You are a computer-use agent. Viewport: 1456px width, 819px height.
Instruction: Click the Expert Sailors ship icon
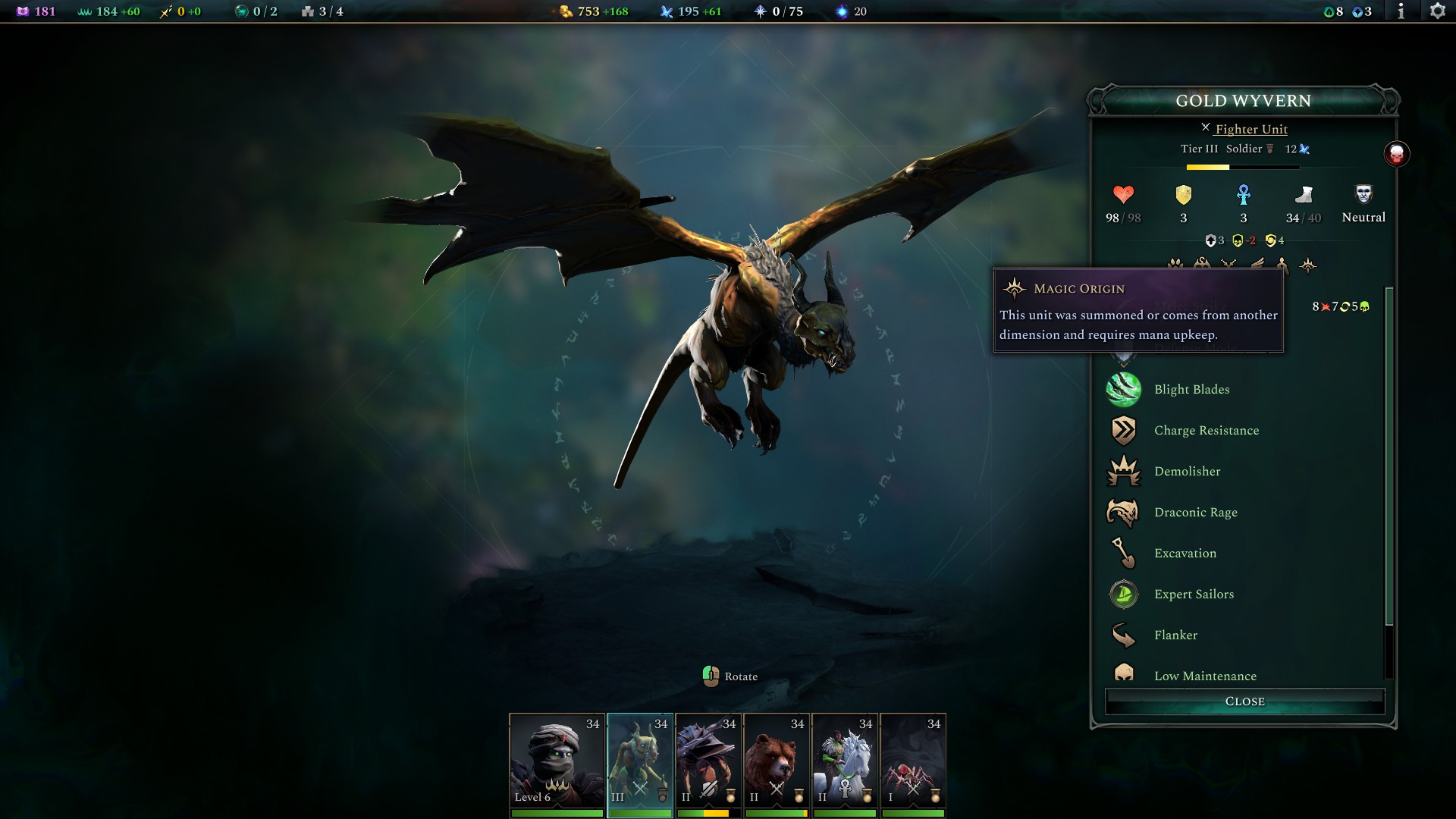click(x=1124, y=594)
